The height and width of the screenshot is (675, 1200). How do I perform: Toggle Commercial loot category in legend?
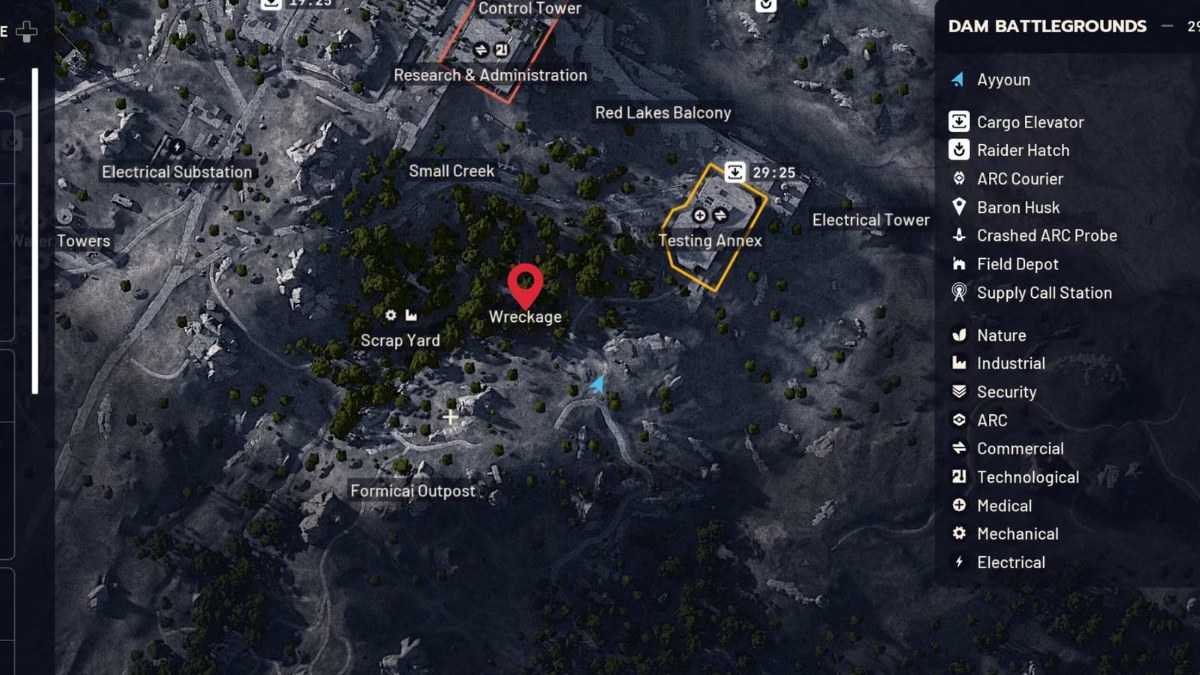[1019, 449]
